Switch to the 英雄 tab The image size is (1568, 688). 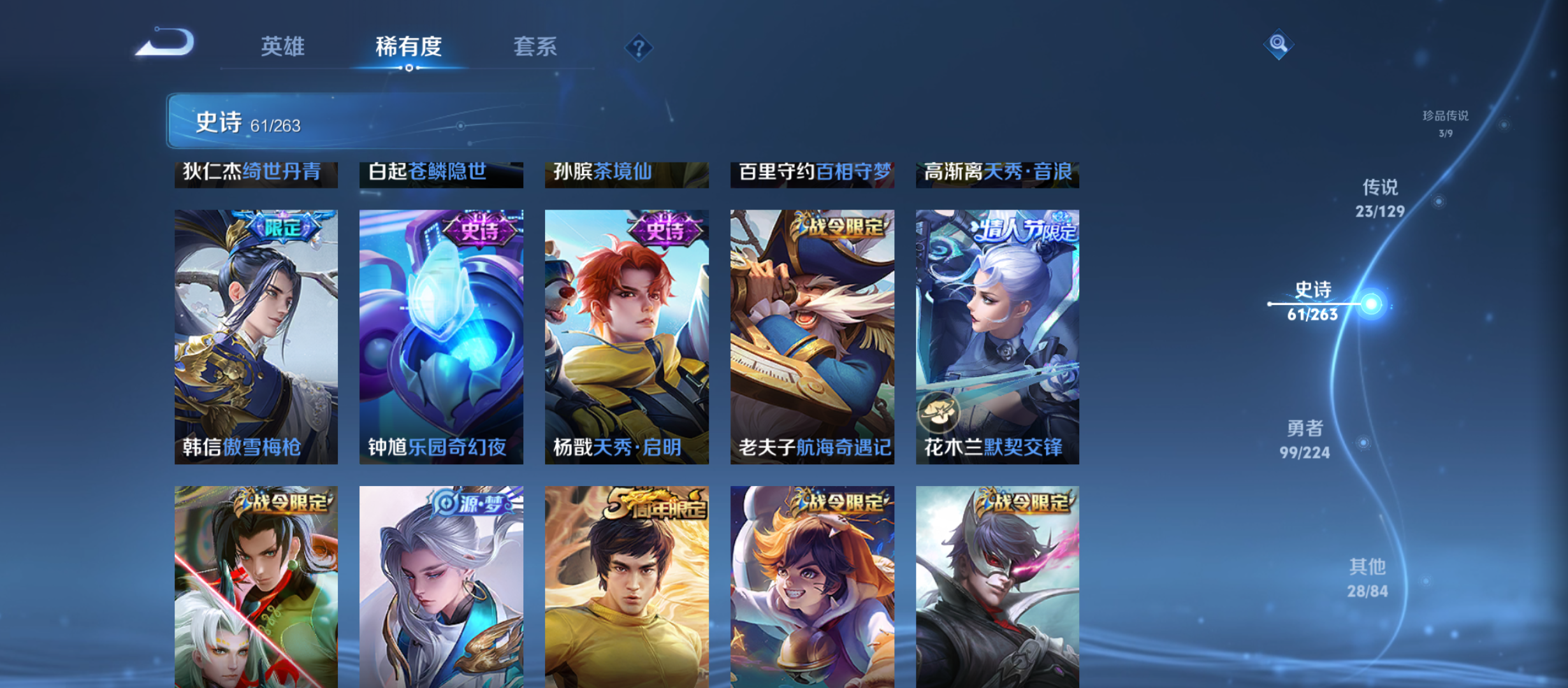pos(283,47)
